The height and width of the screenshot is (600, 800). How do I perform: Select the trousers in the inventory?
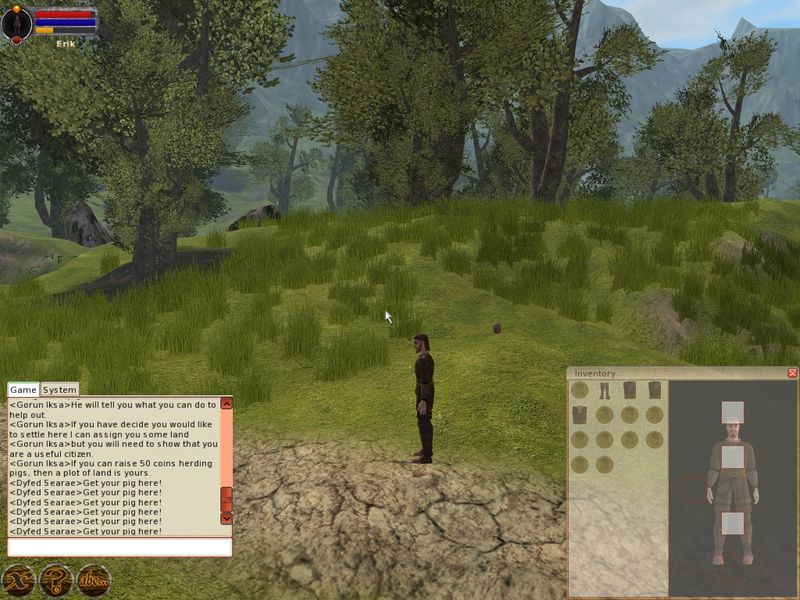[605, 390]
